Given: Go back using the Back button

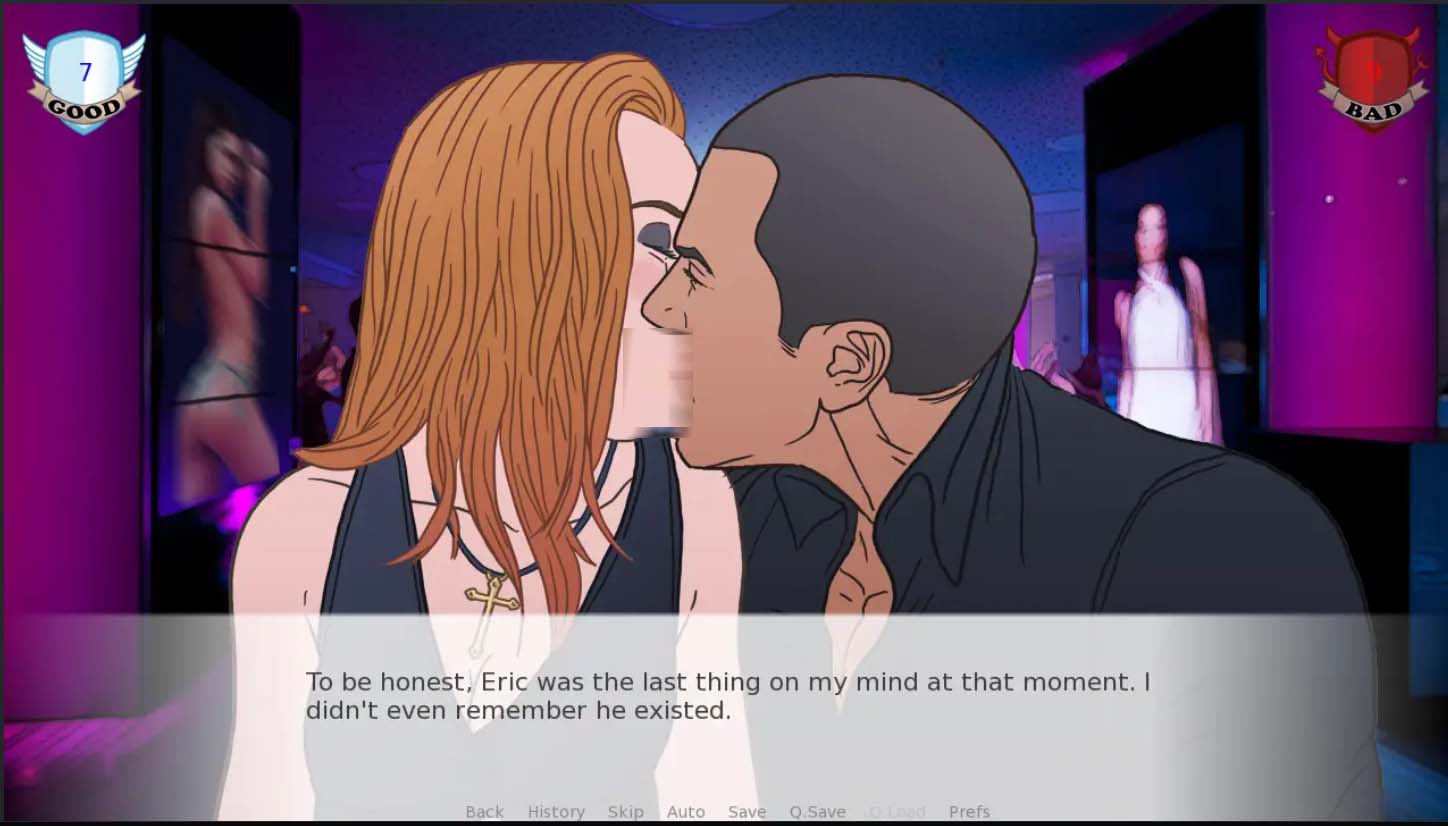Looking at the screenshot, I should click(x=484, y=812).
